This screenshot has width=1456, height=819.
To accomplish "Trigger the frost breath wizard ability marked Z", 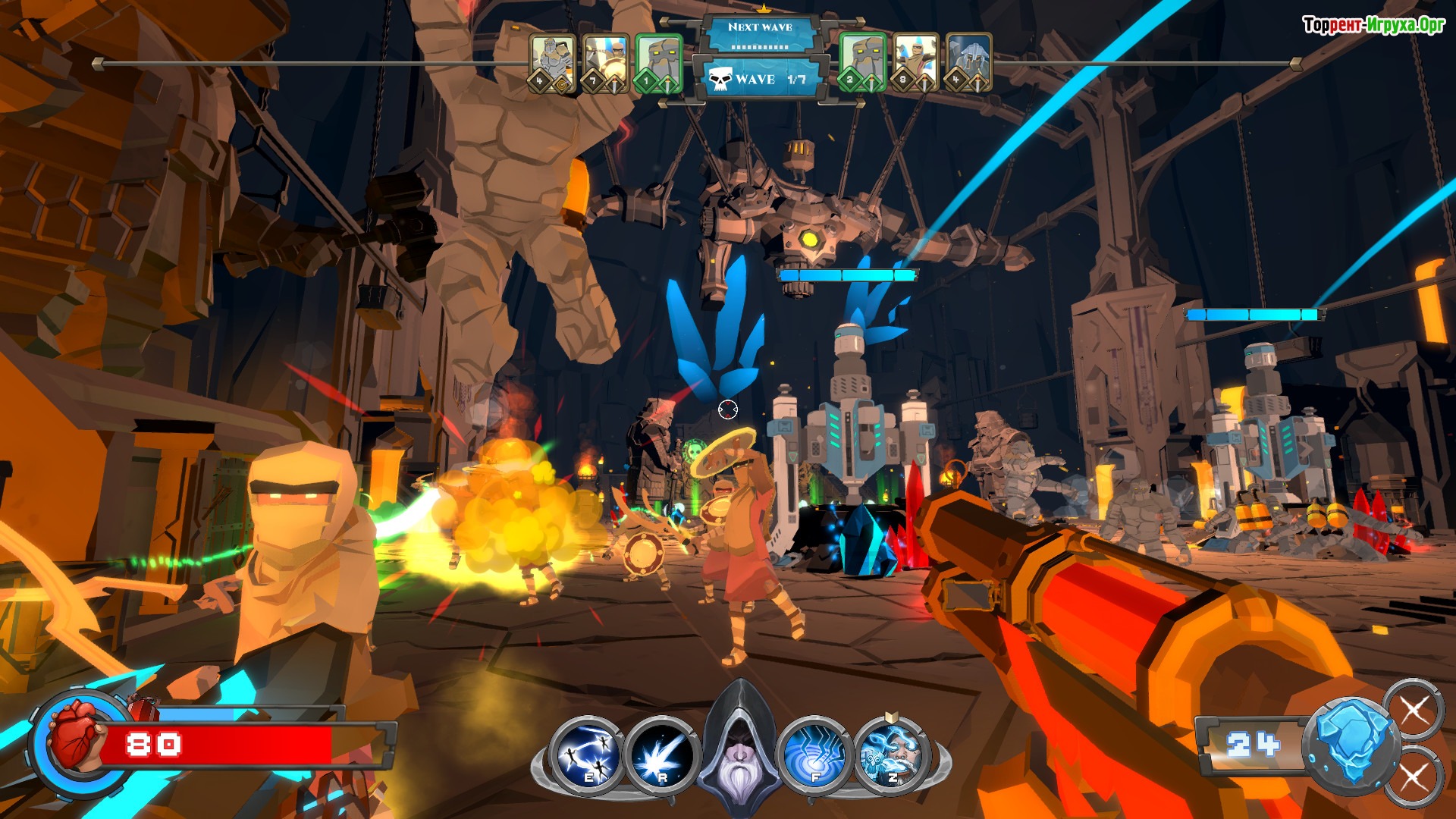I will click(891, 754).
